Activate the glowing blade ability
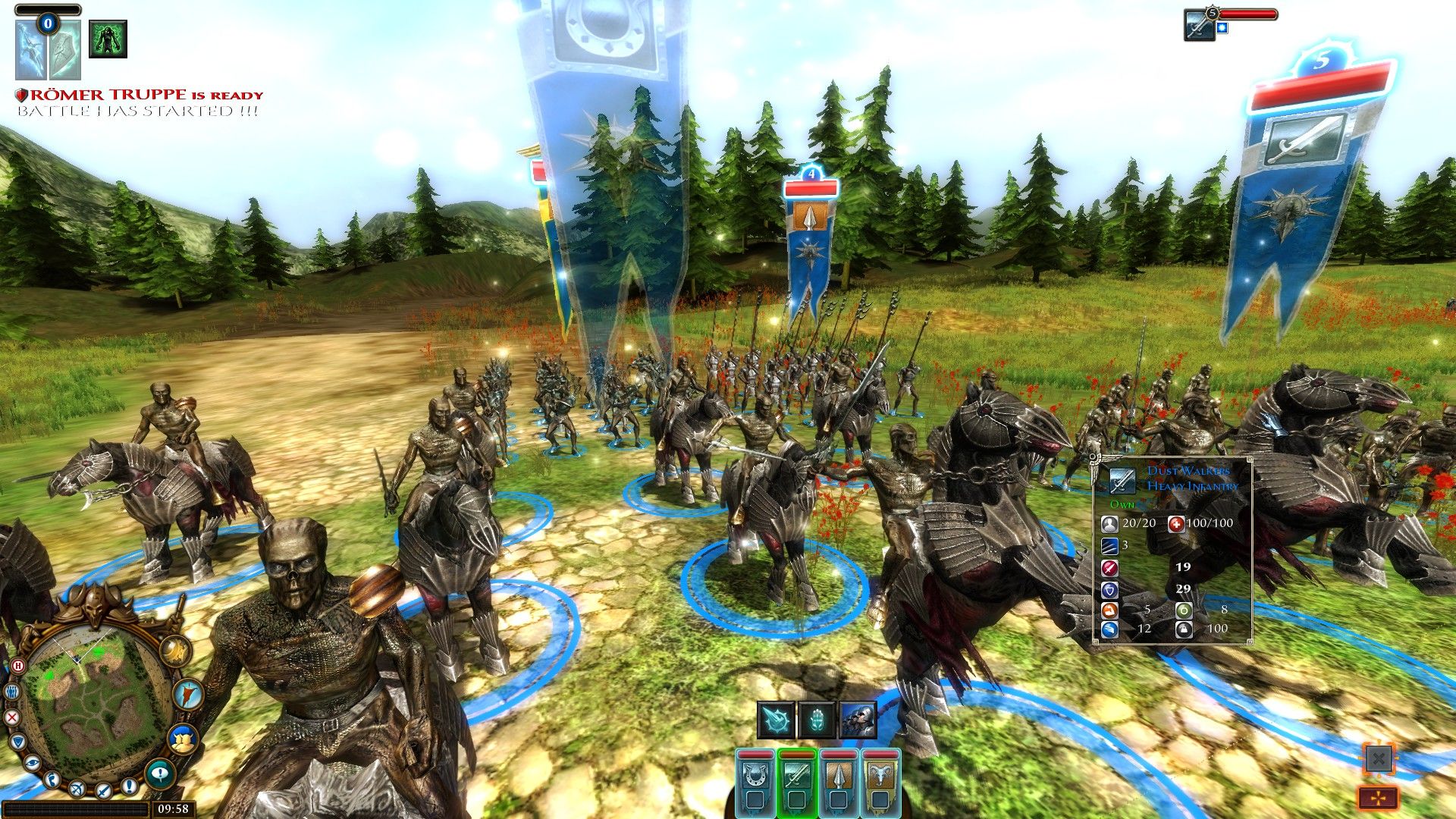This screenshot has width=1456, height=819. point(776,720)
